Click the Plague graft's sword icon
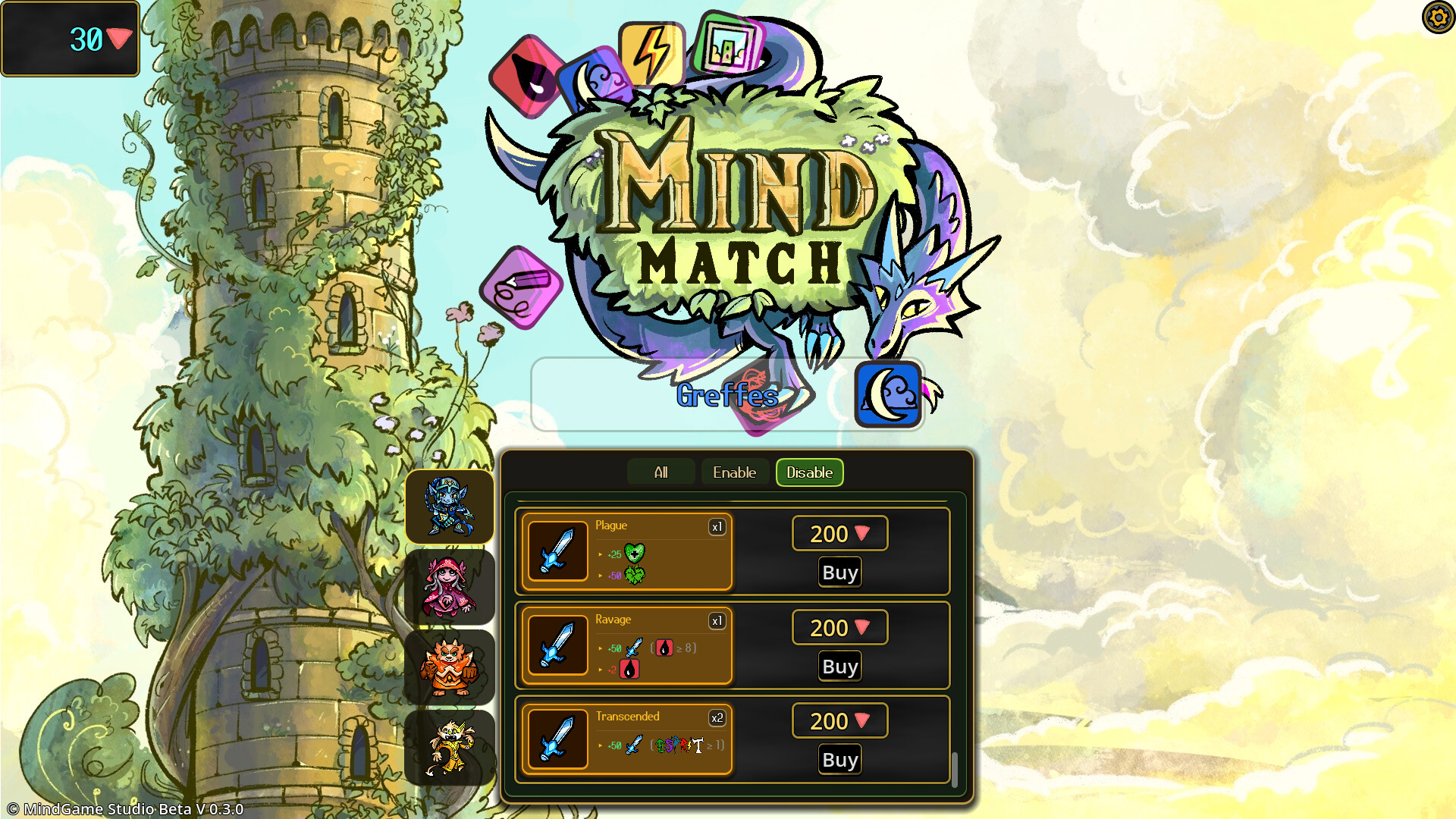The image size is (1456, 819). click(558, 551)
